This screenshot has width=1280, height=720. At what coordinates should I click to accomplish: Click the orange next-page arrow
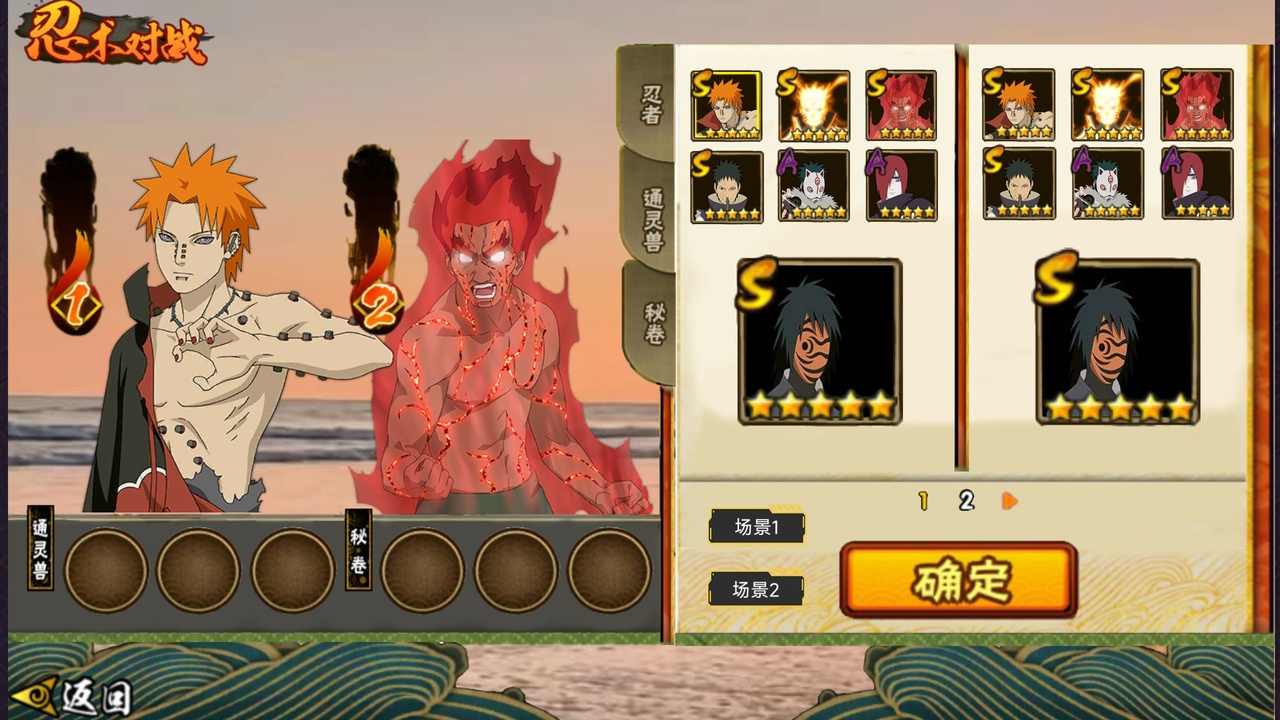[x=1008, y=501]
